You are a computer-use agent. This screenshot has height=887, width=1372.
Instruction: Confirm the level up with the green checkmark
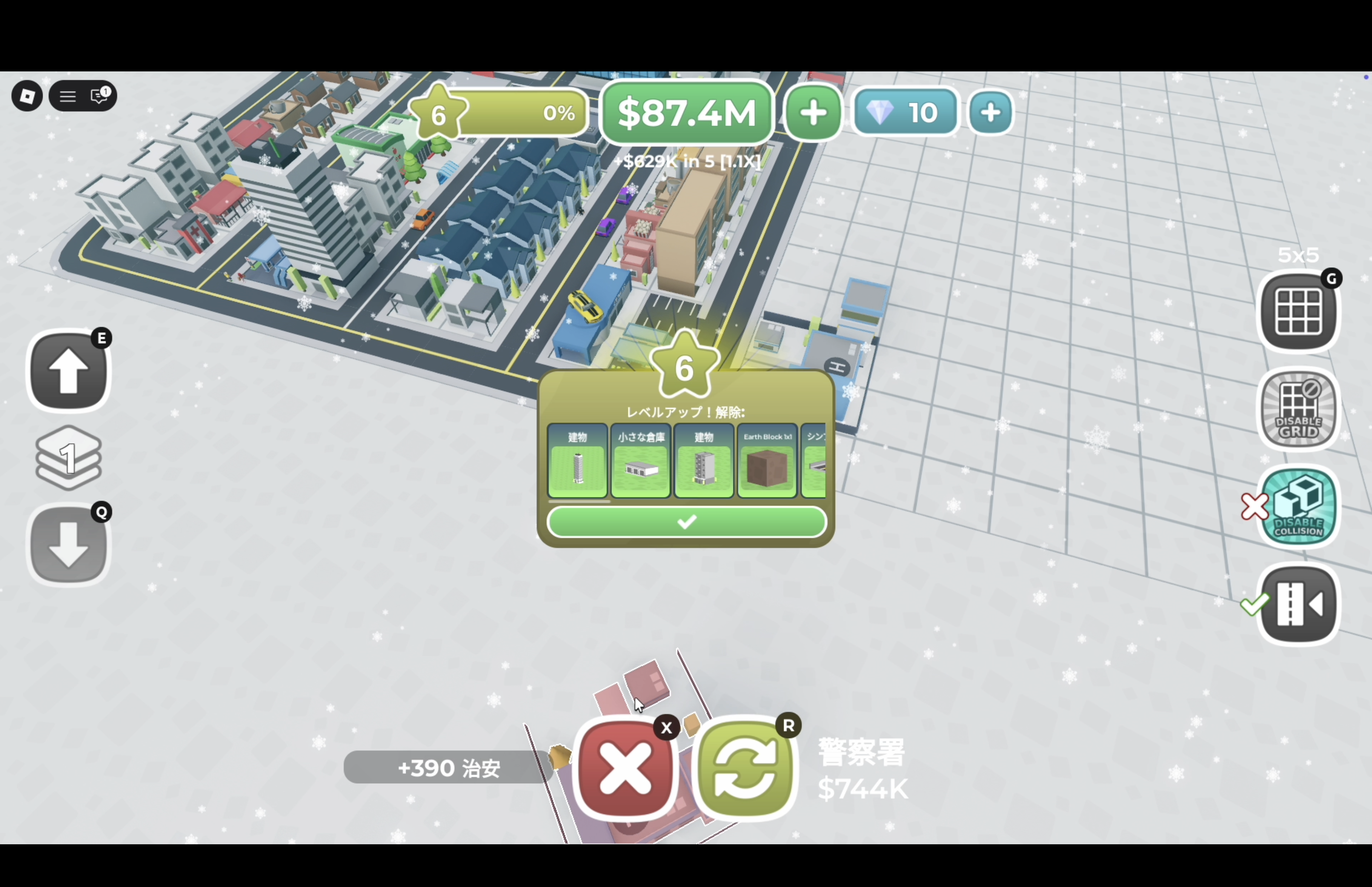tap(686, 522)
